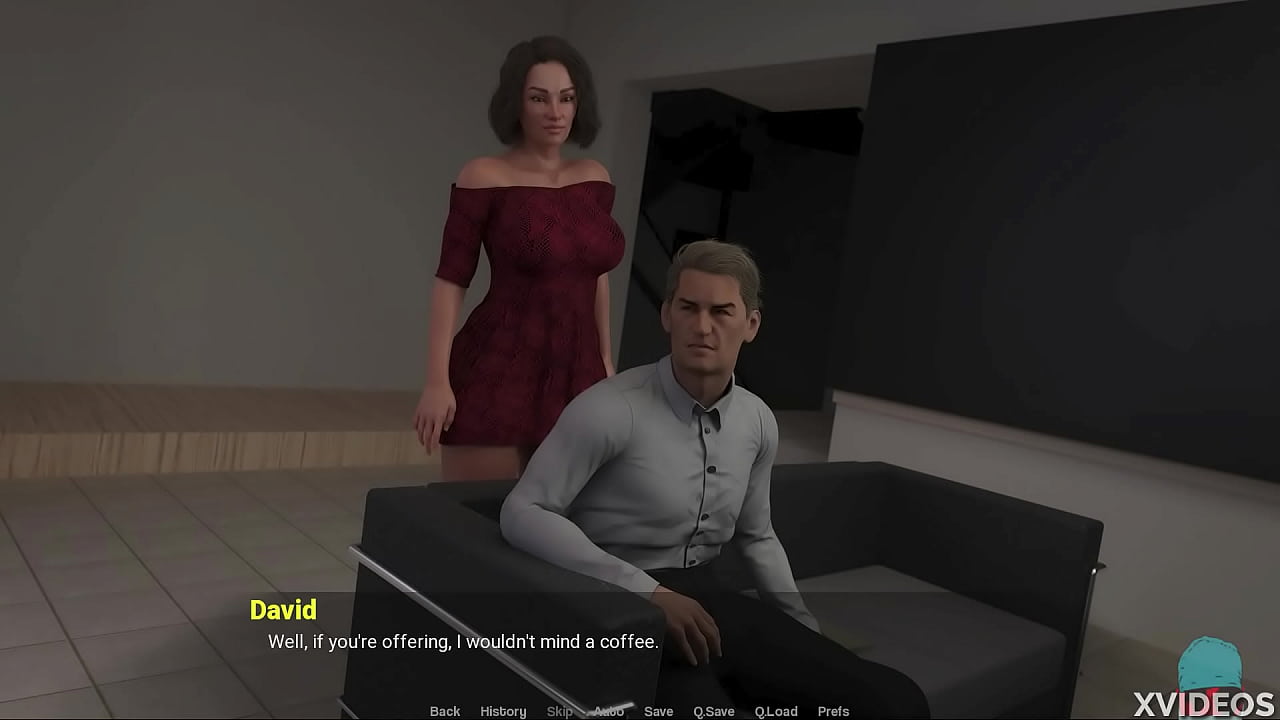Enable Auto-forward dialogue mode
Viewport: 1280px width, 720px height.
pyautogui.click(x=608, y=711)
